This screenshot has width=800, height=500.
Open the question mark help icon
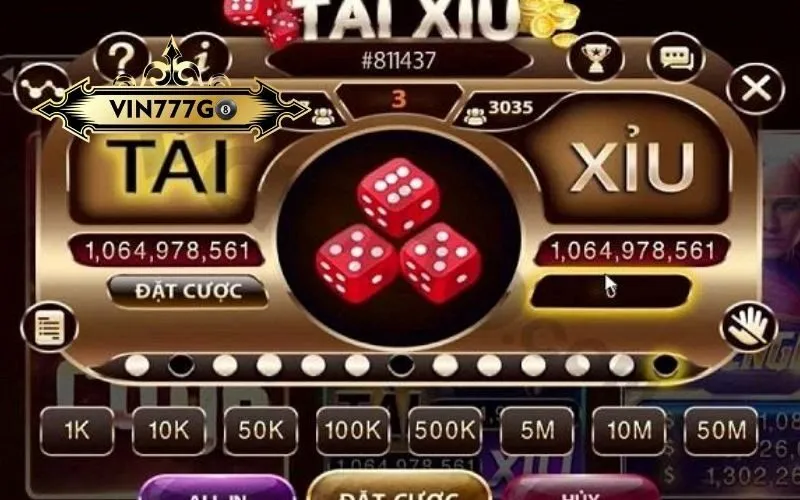[123, 56]
